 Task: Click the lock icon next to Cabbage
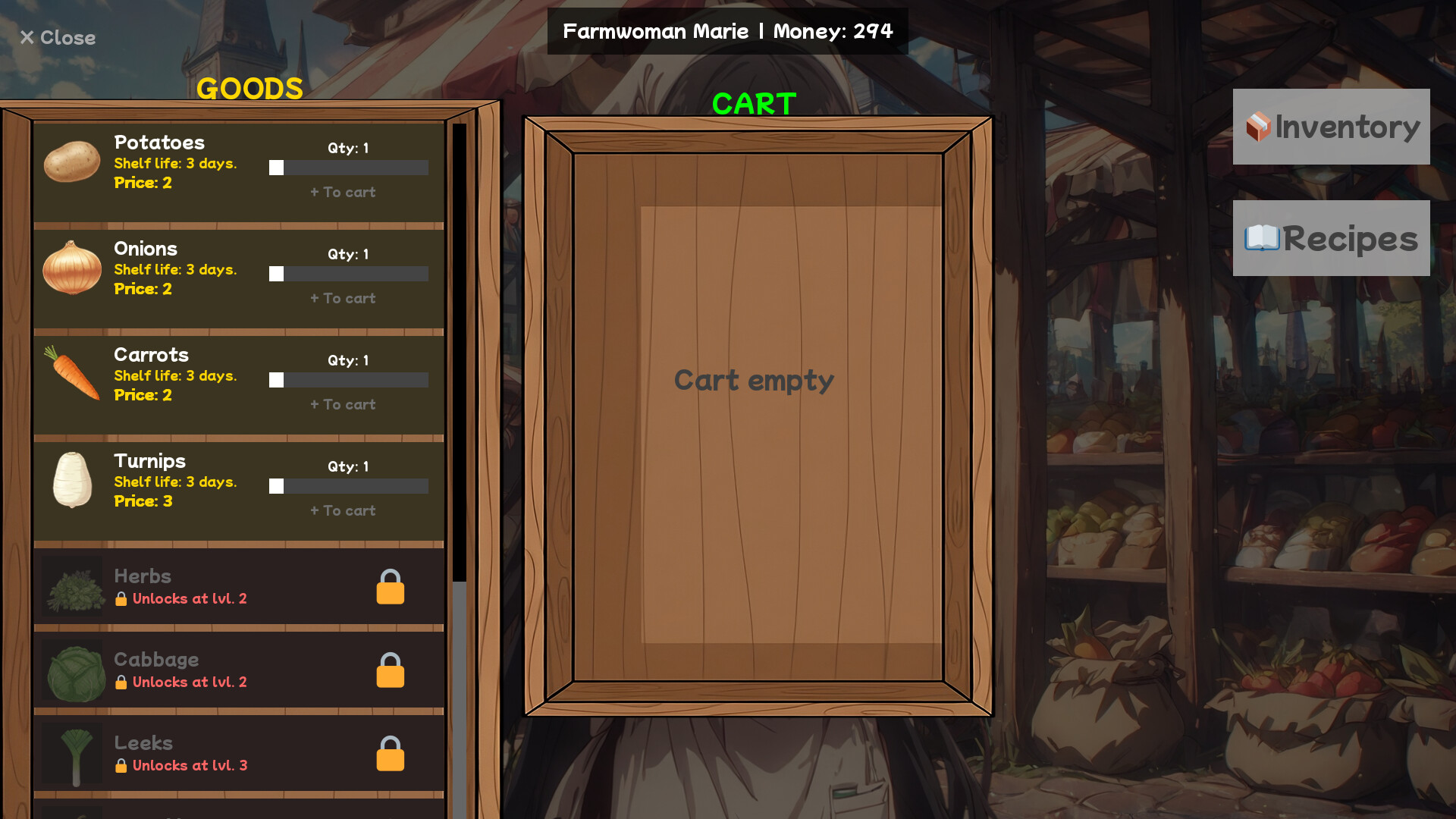pyautogui.click(x=390, y=670)
